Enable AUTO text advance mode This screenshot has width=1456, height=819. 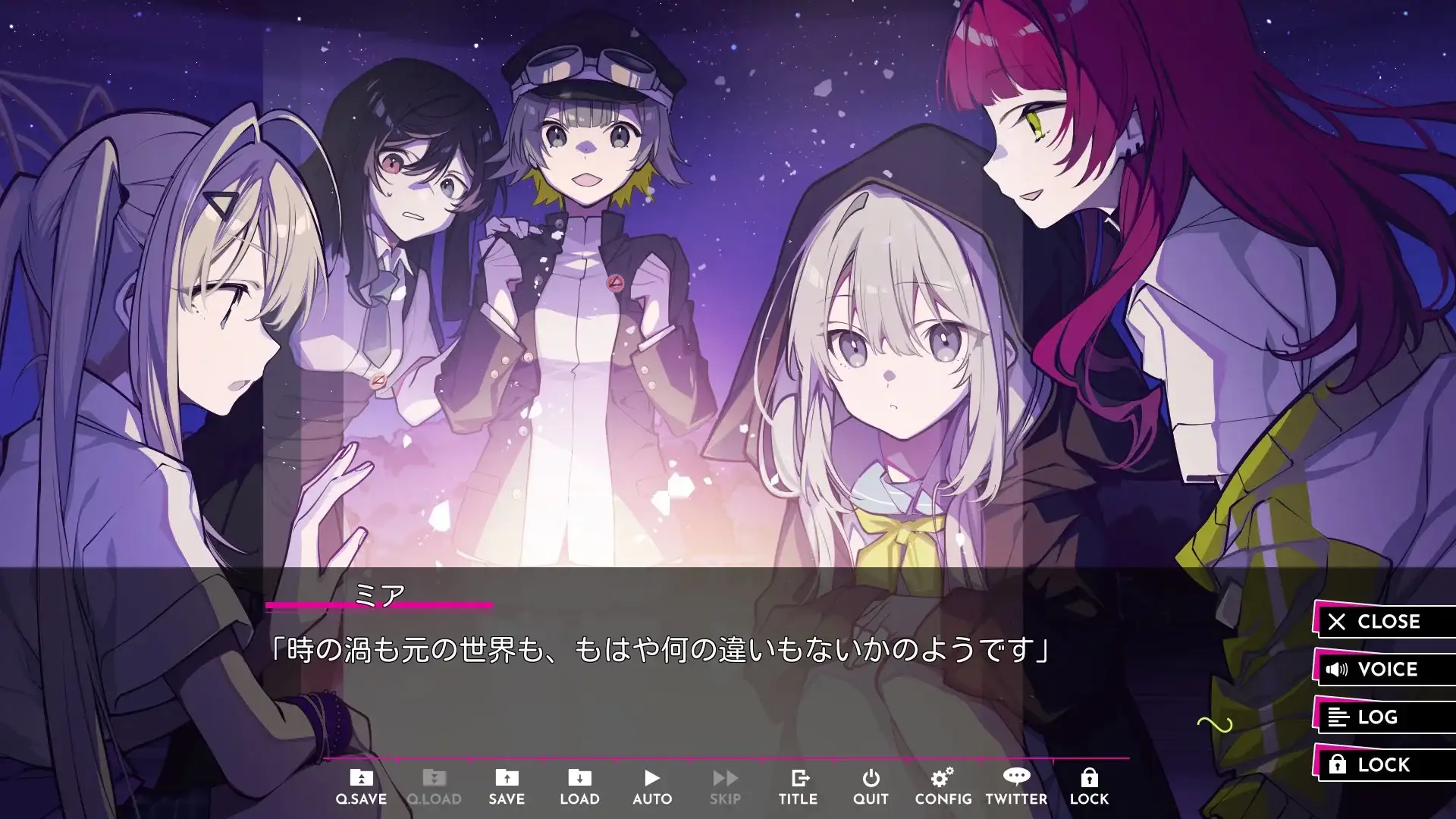(652, 783)
